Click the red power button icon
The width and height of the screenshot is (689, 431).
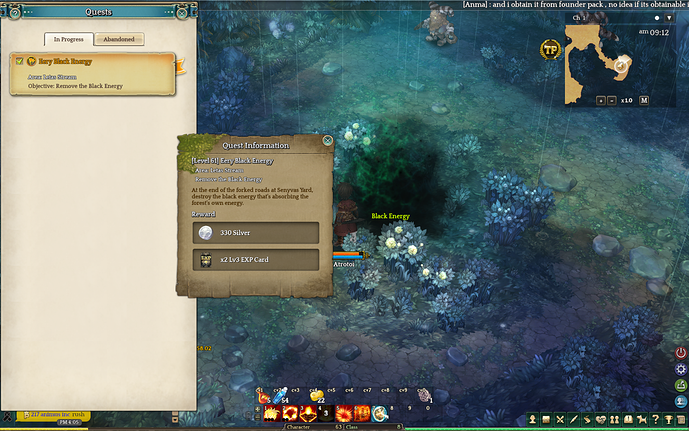(681, 353)
